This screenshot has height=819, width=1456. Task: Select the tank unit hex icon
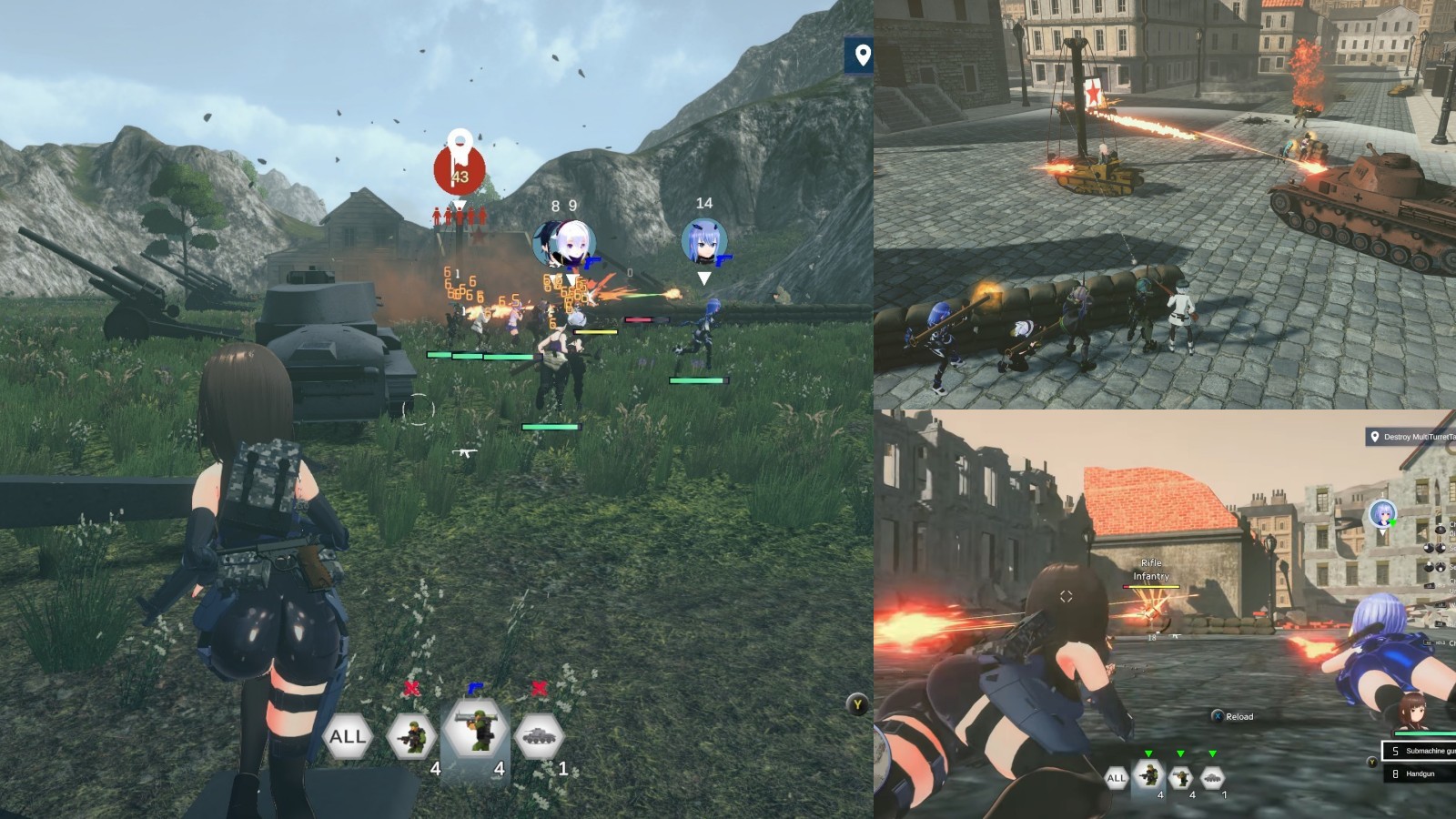[x=539, y=735]
